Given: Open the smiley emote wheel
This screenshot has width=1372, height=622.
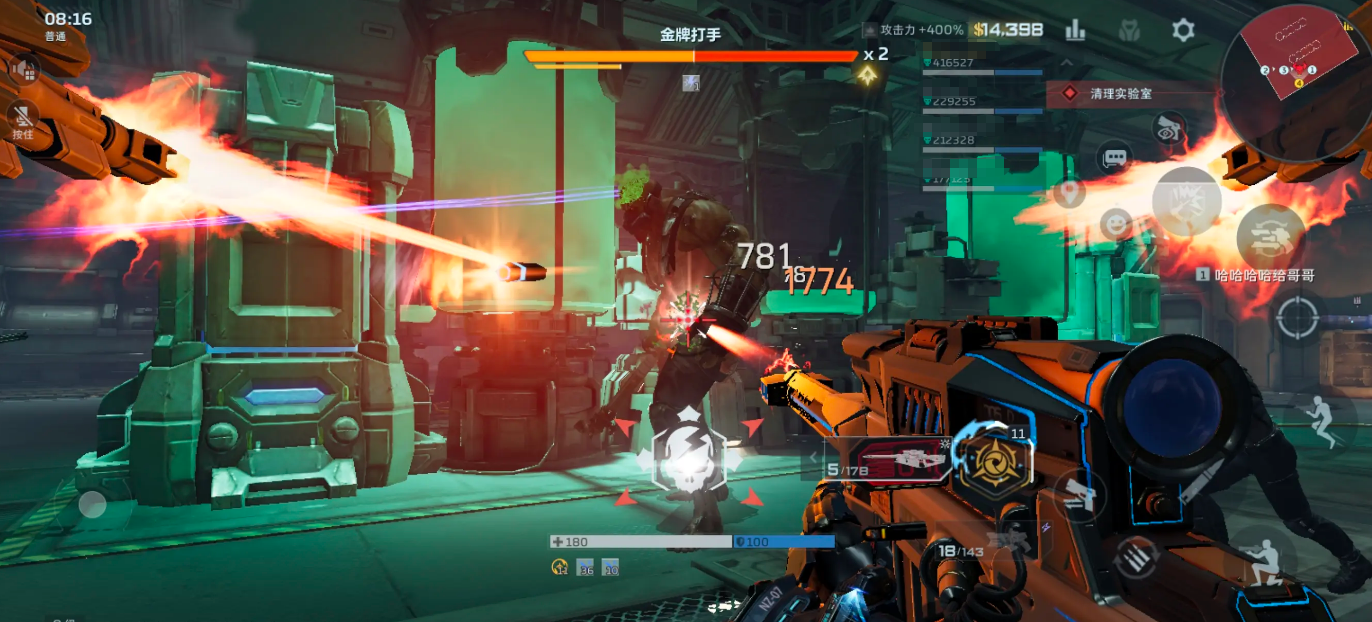Looking at the screenshot, I should point(1115,224).
